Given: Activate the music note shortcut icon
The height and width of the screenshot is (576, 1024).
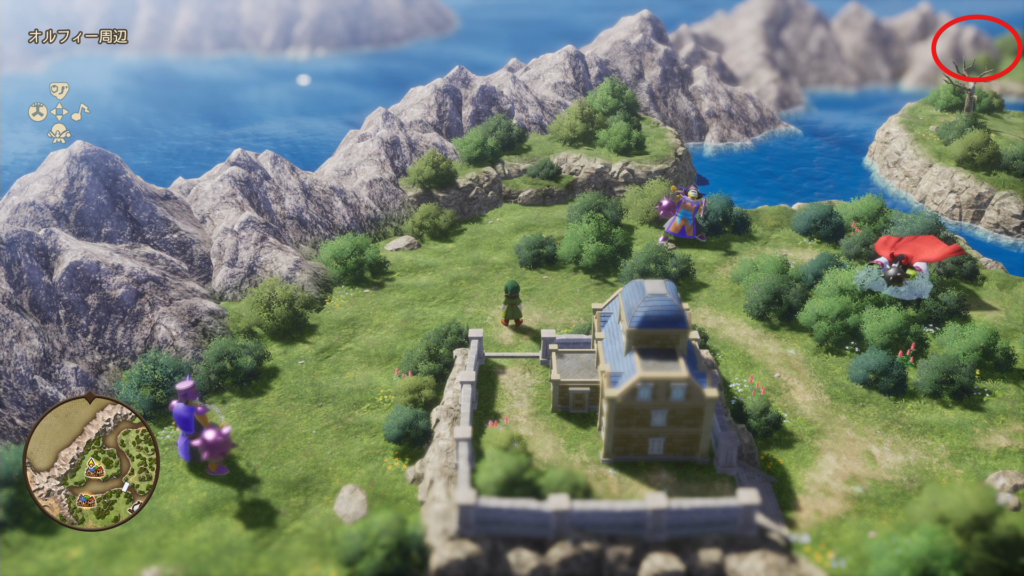Looking at the screenshot, I should click(79, 111).
